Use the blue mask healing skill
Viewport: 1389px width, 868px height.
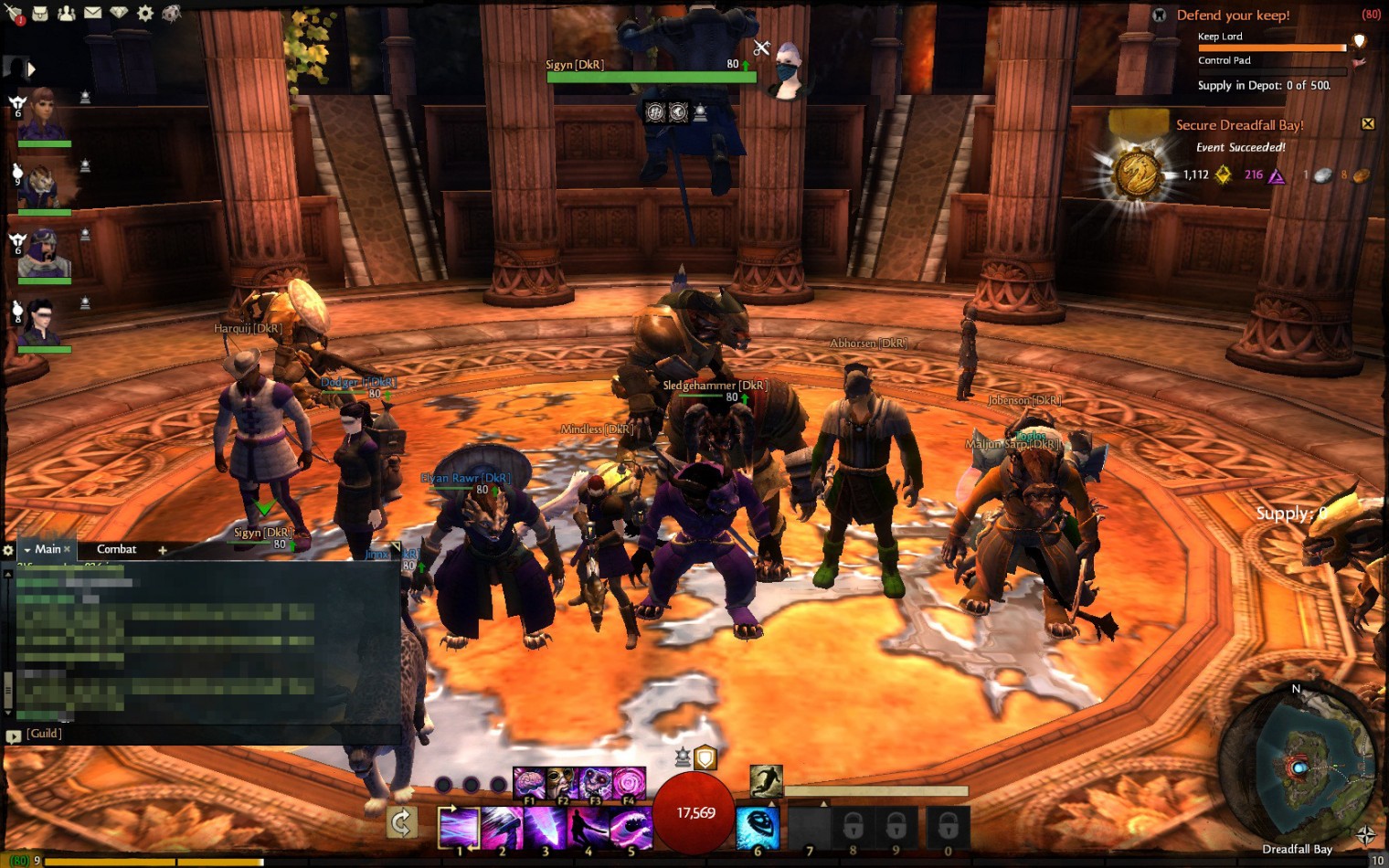(758, 827)
